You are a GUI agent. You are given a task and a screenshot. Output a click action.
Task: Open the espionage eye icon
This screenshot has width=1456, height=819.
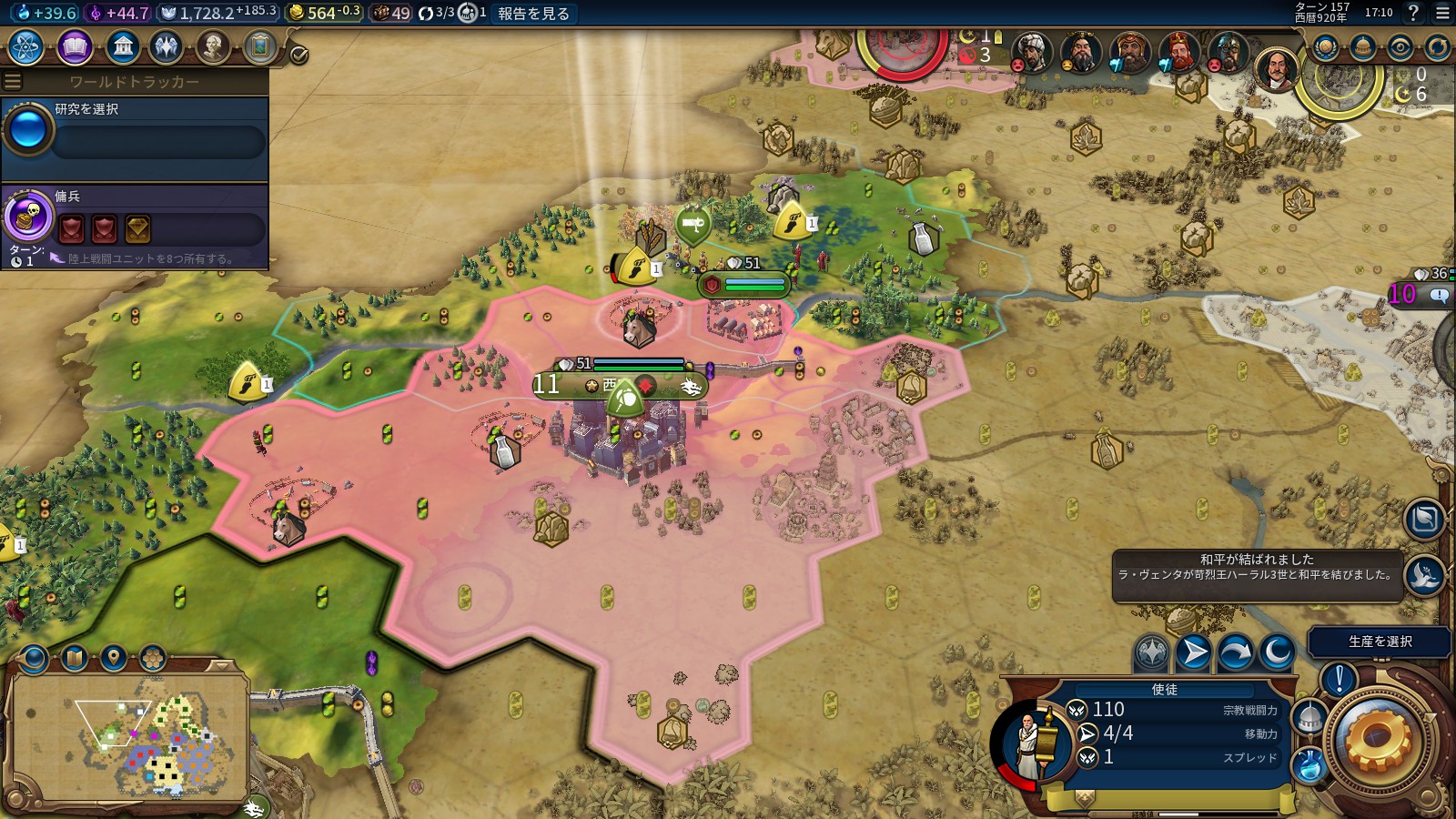pyautogui.click(x=1400, y=47)
